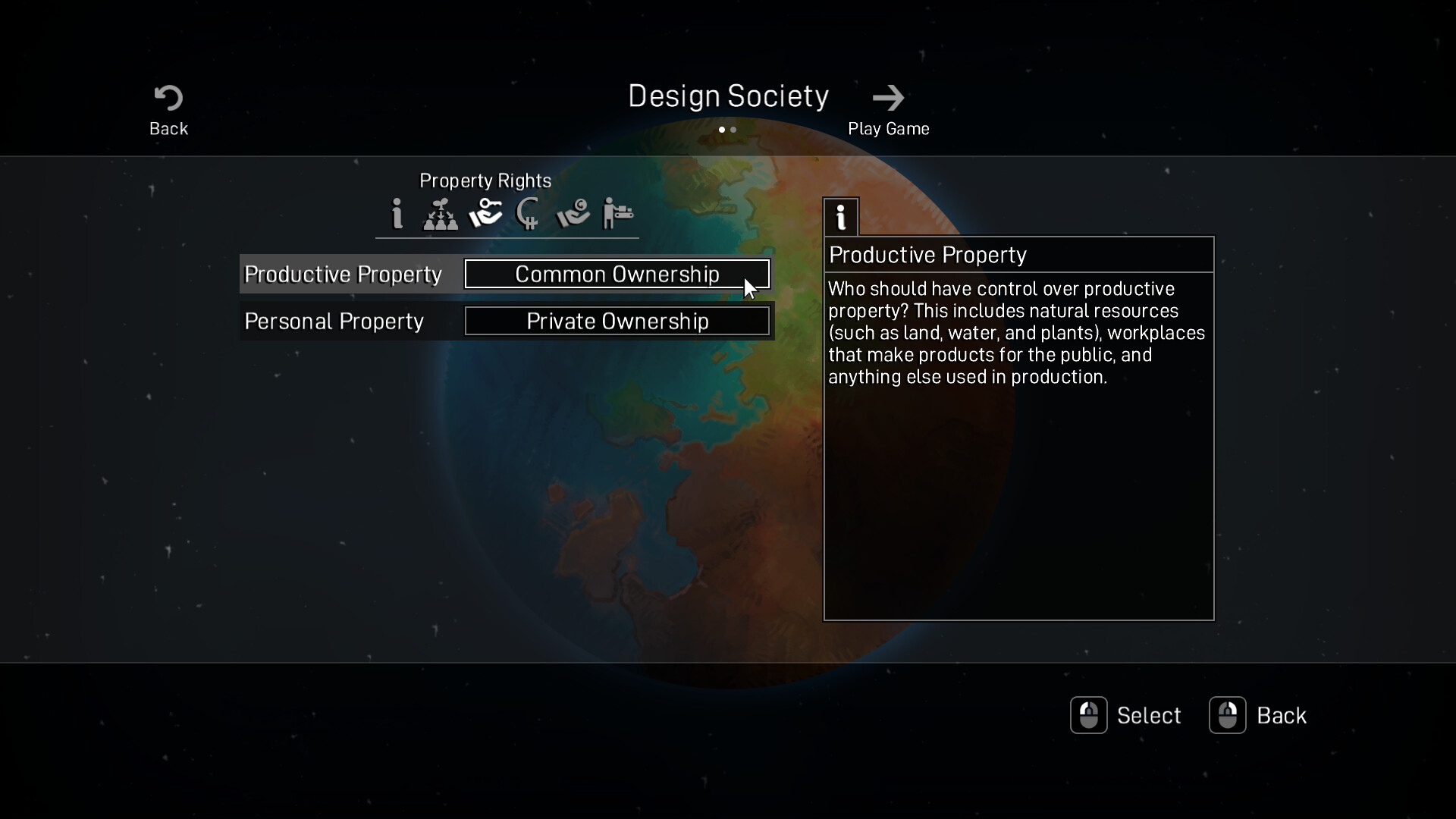This screenshot has width=1456, height=819.
Task: Select the first page indicator dot
Action: point(722,130)
